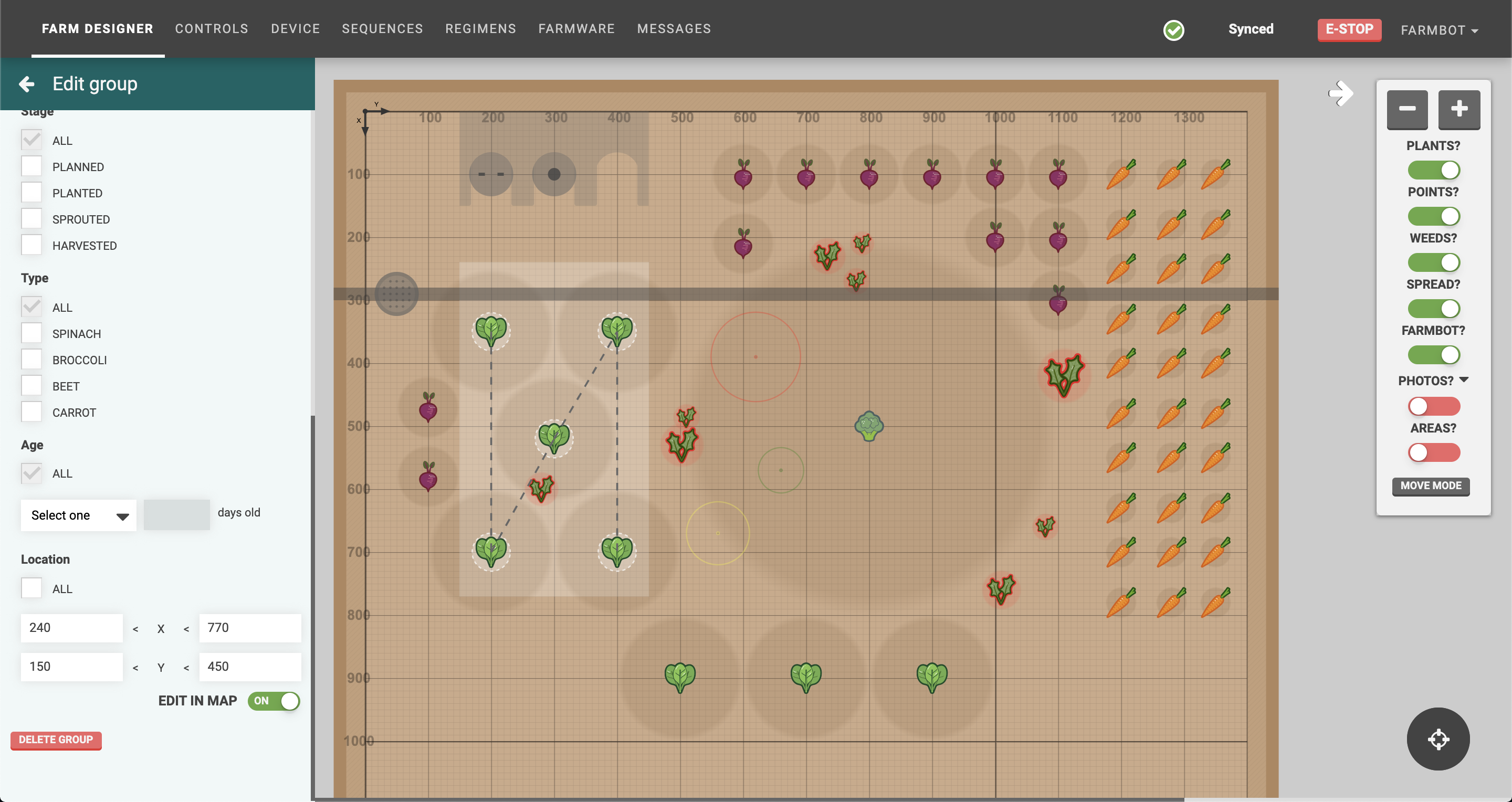Viewport: 1512px width, 802px height.
Task: Toggle WEEDS? layer visibility off
Action: coord(1434,262)
